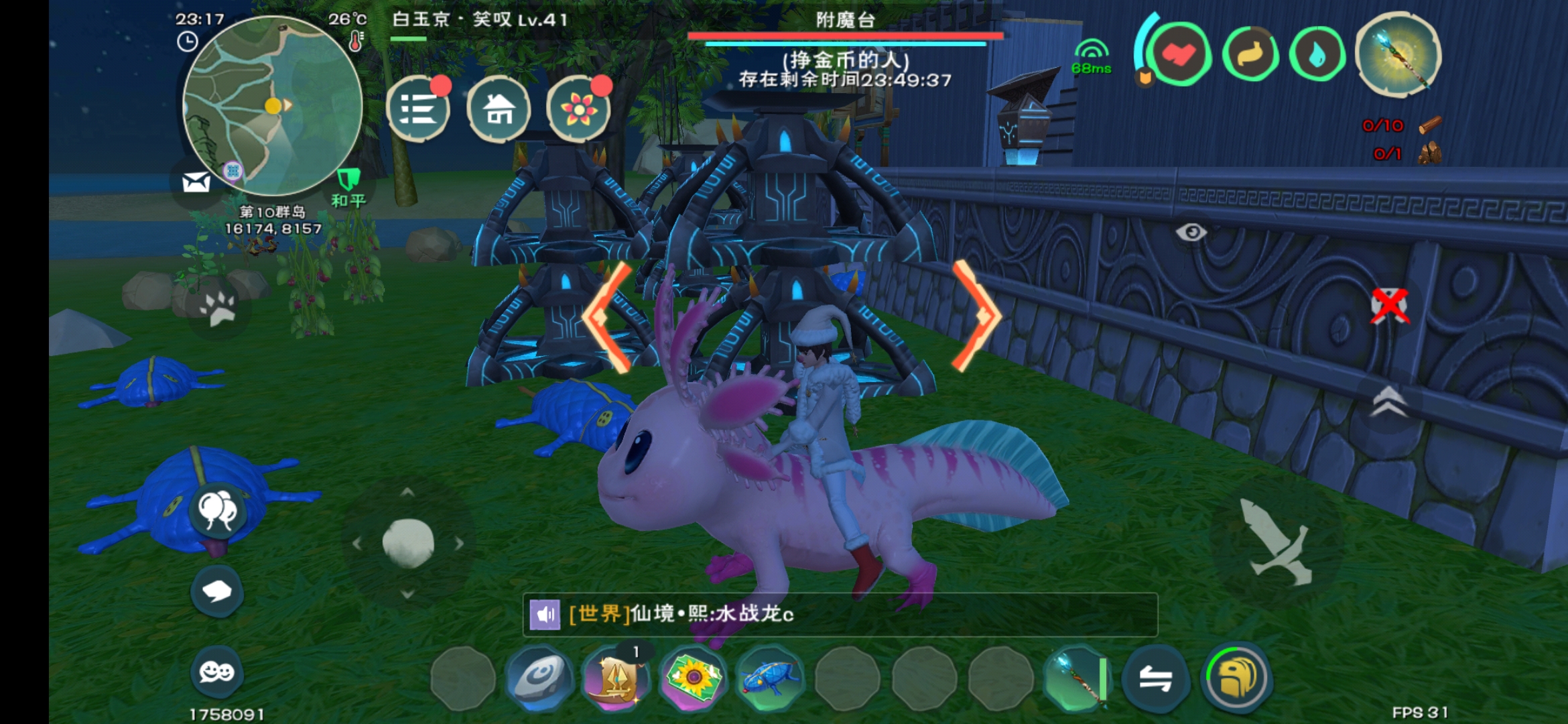1568x724 pixels.
Task: Open the emoji faces button
Action: [217, 671]
